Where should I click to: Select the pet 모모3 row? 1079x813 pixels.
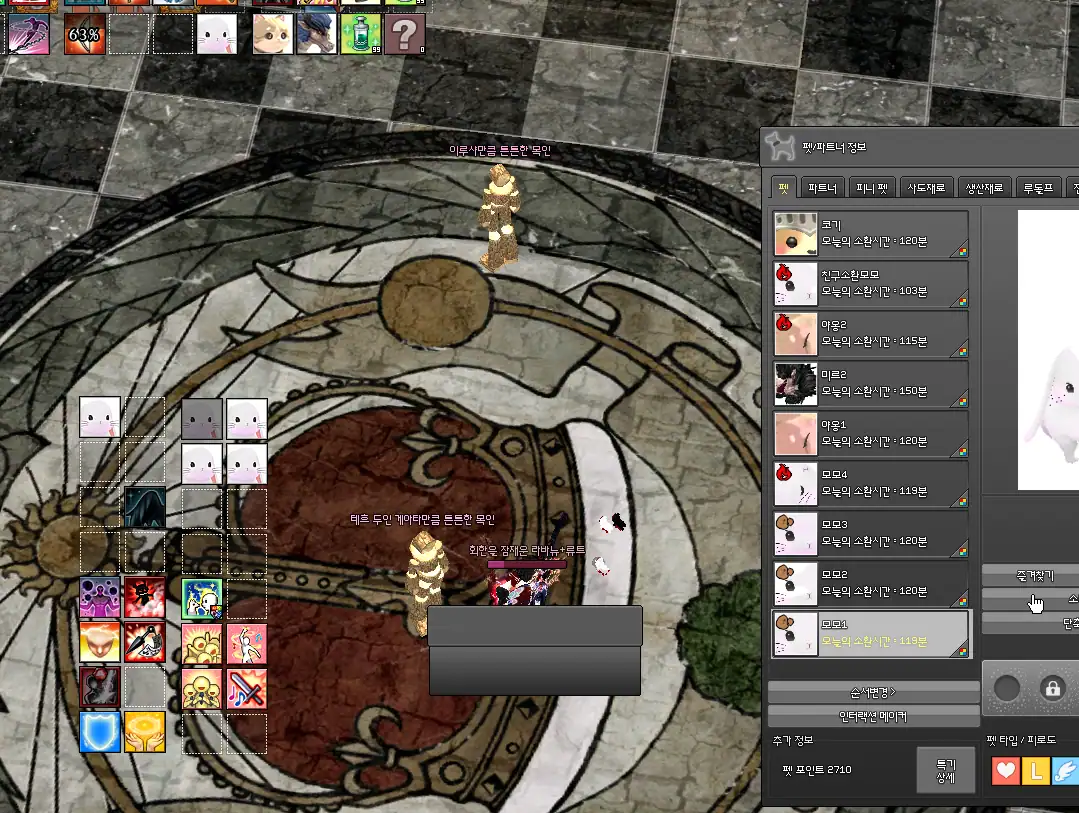[x=870, y=534]
